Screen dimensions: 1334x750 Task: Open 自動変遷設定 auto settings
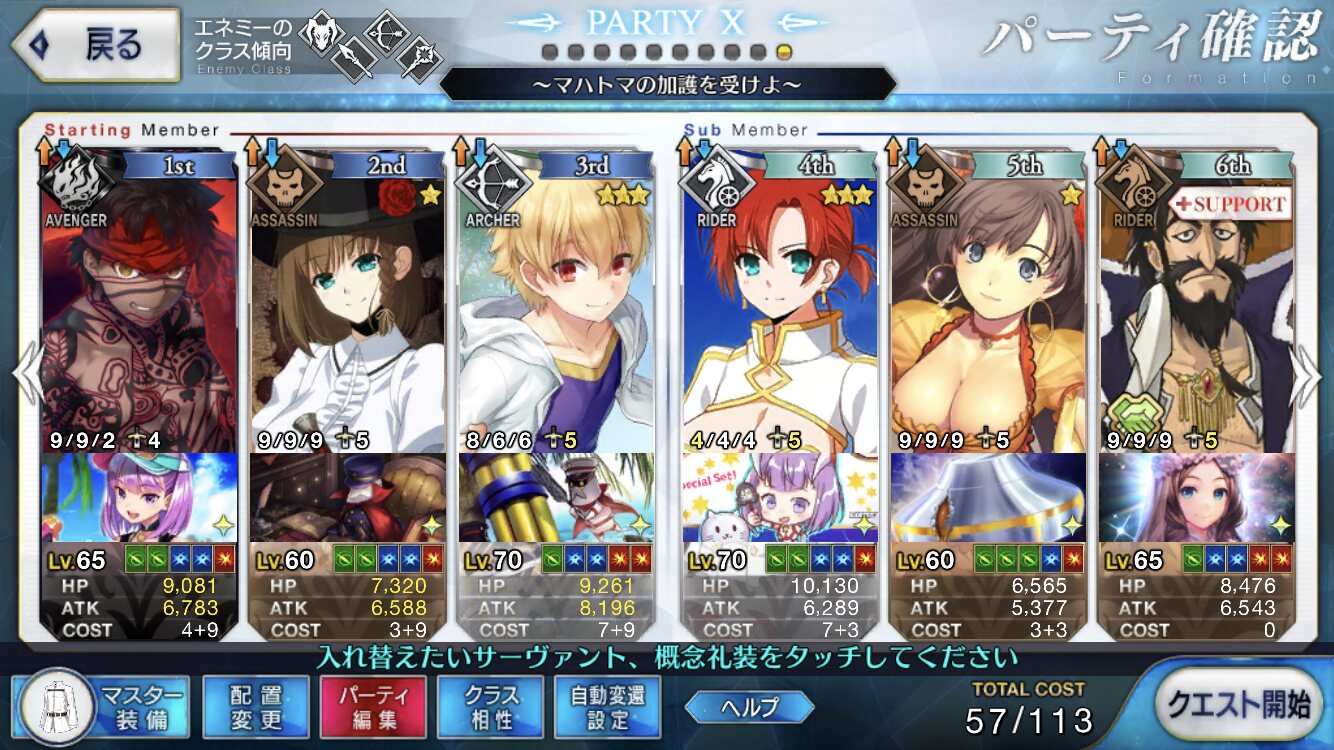point(607,706)
